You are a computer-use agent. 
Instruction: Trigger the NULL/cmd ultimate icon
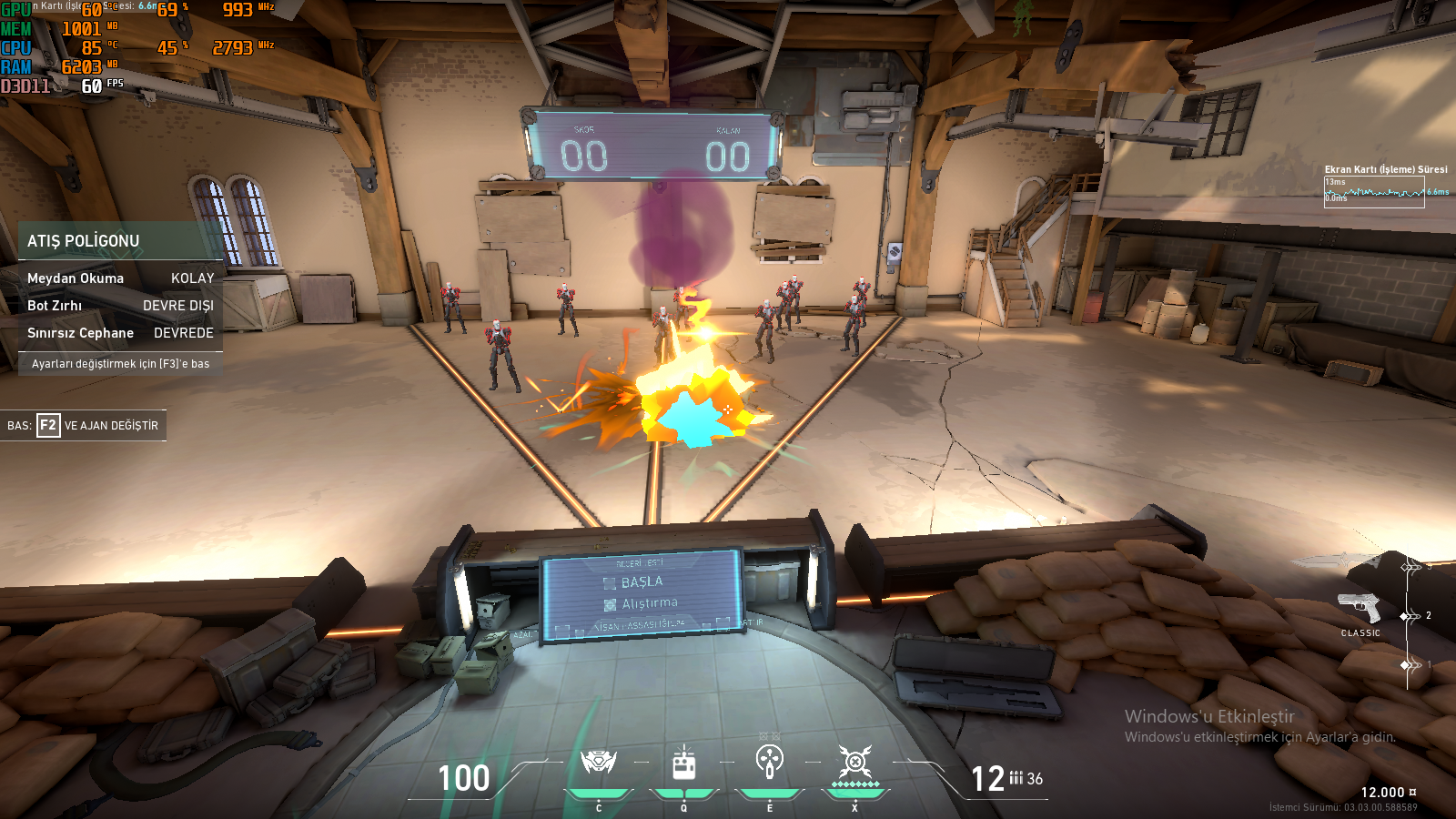tap(855, 762)
